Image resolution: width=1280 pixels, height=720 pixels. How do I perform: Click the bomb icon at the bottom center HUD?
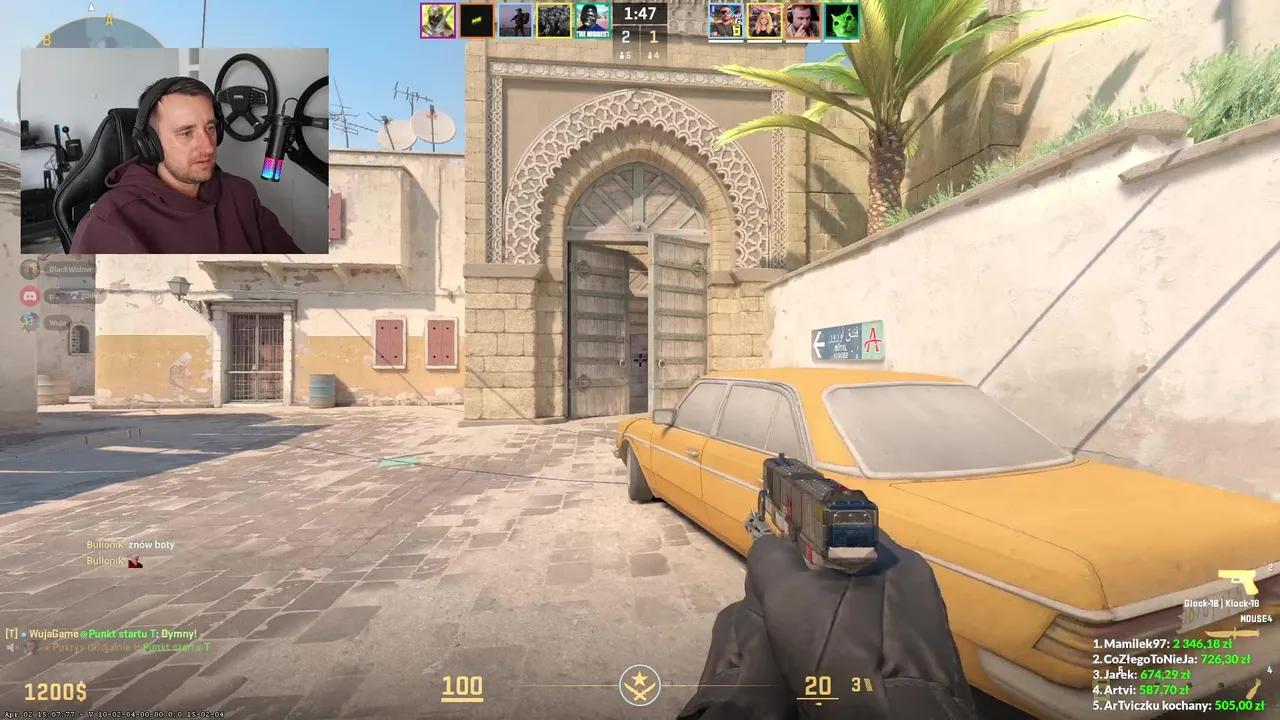tap(640, 686)
